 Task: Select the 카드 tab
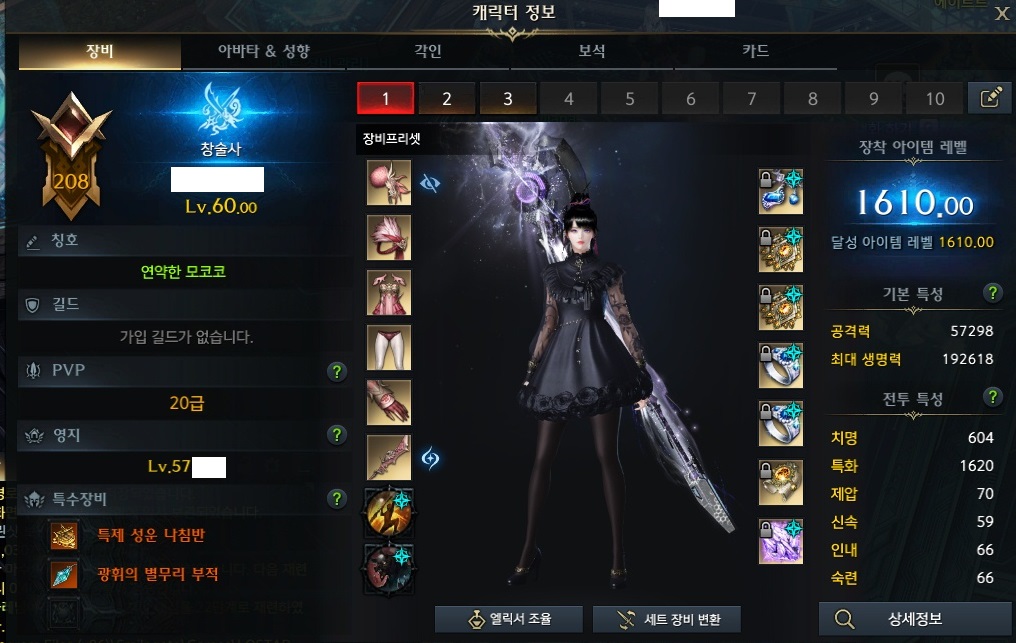[755, 52]
